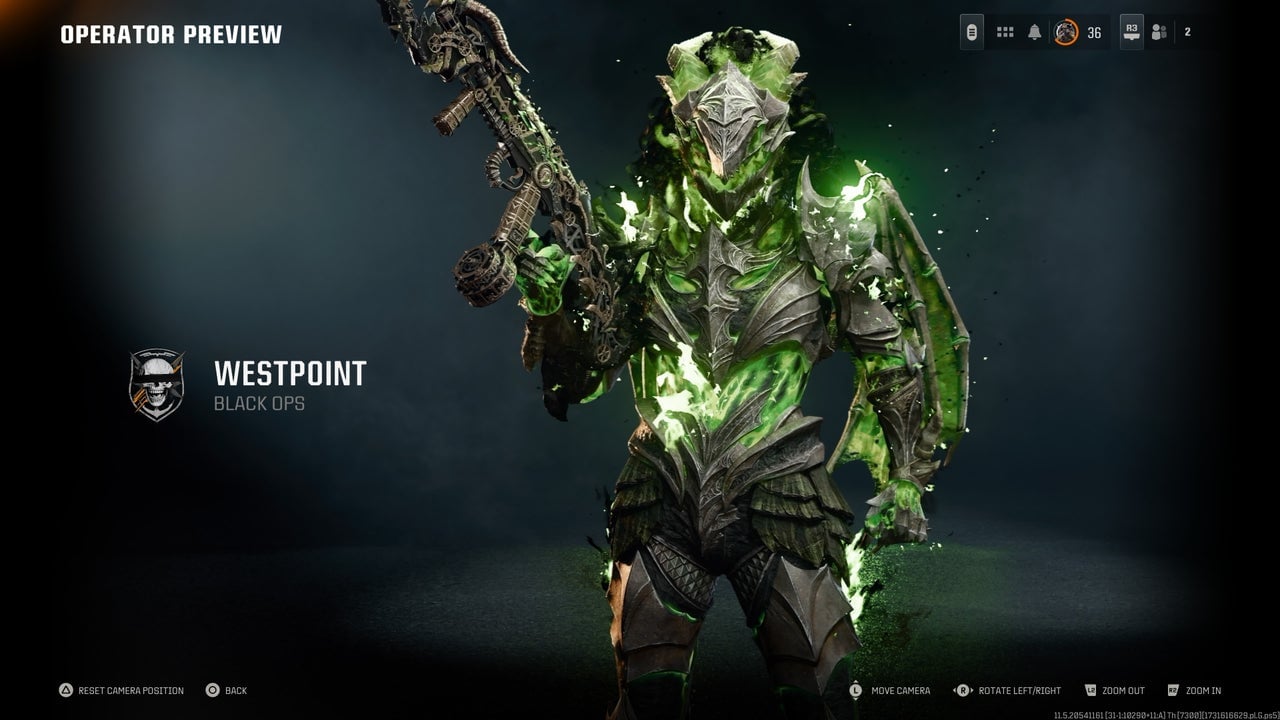Click the Operator Preview heading
The image size is (1280, 720).
pos(170,33)
